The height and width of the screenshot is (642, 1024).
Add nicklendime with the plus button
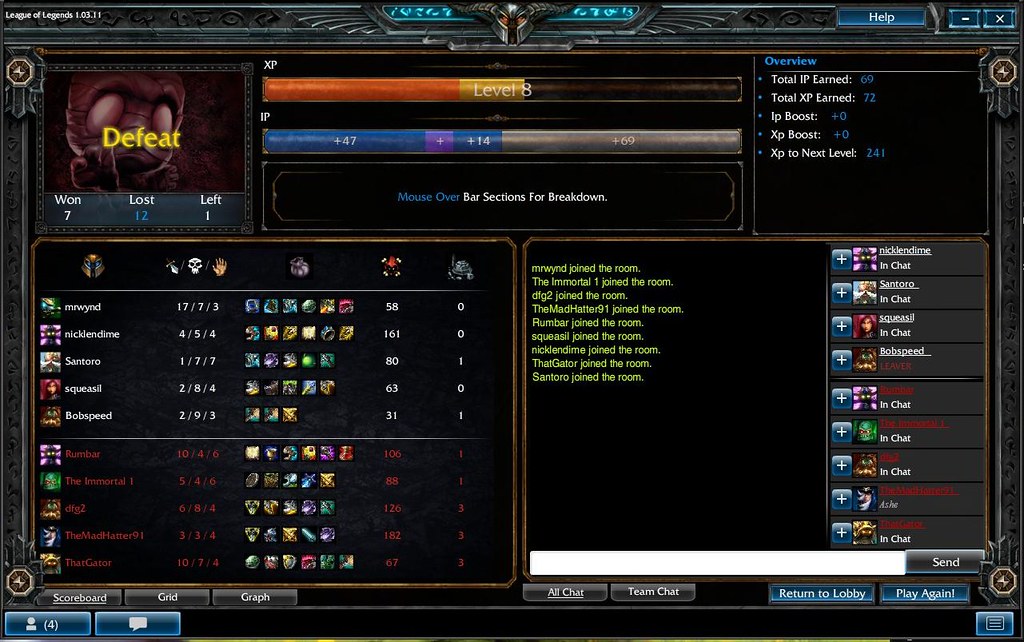(x=842, y=259)
